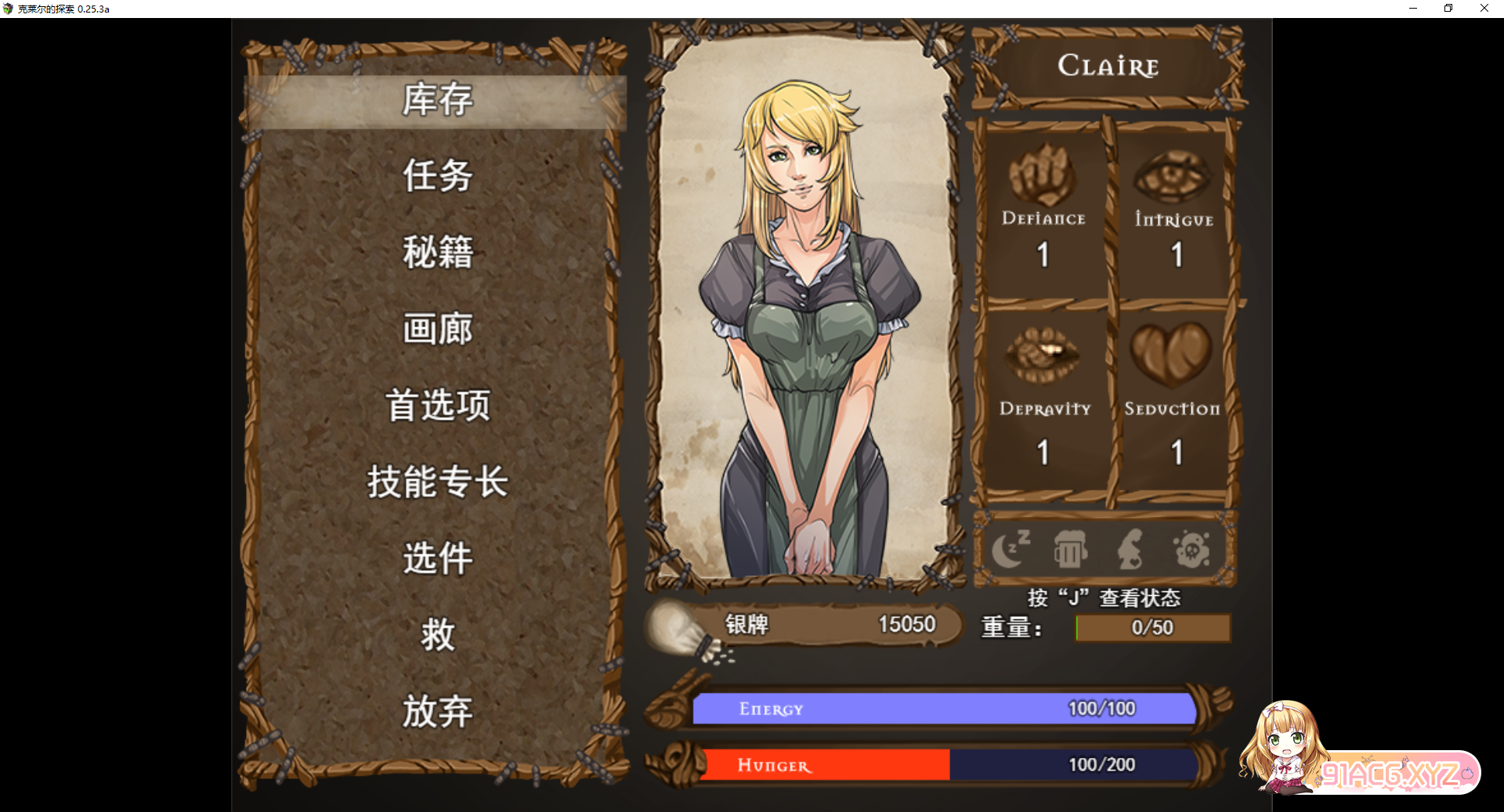Minimize the game window

pyautogui.click(x=1413, y=9)
